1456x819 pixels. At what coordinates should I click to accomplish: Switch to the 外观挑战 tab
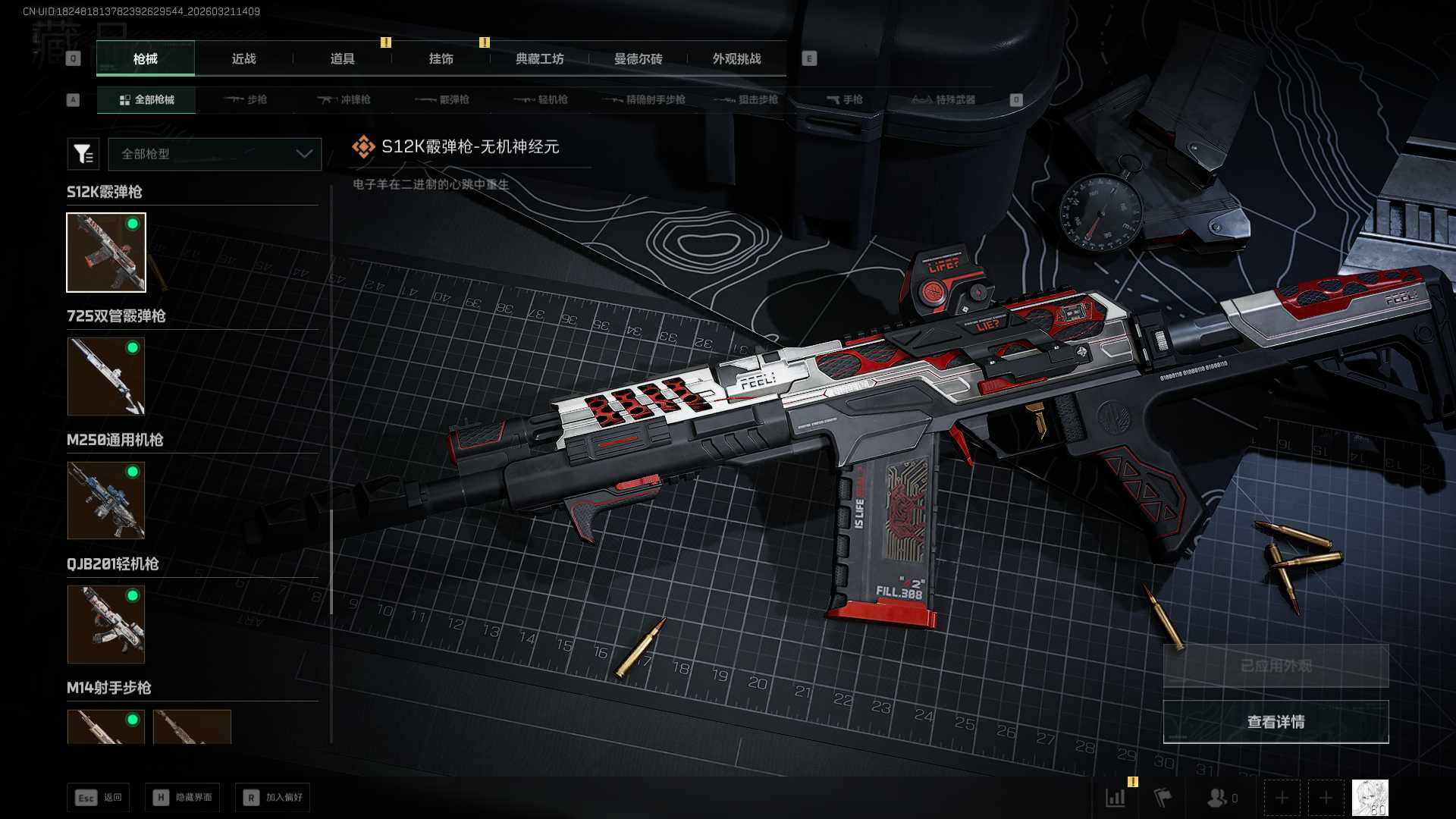coord(736,58)
